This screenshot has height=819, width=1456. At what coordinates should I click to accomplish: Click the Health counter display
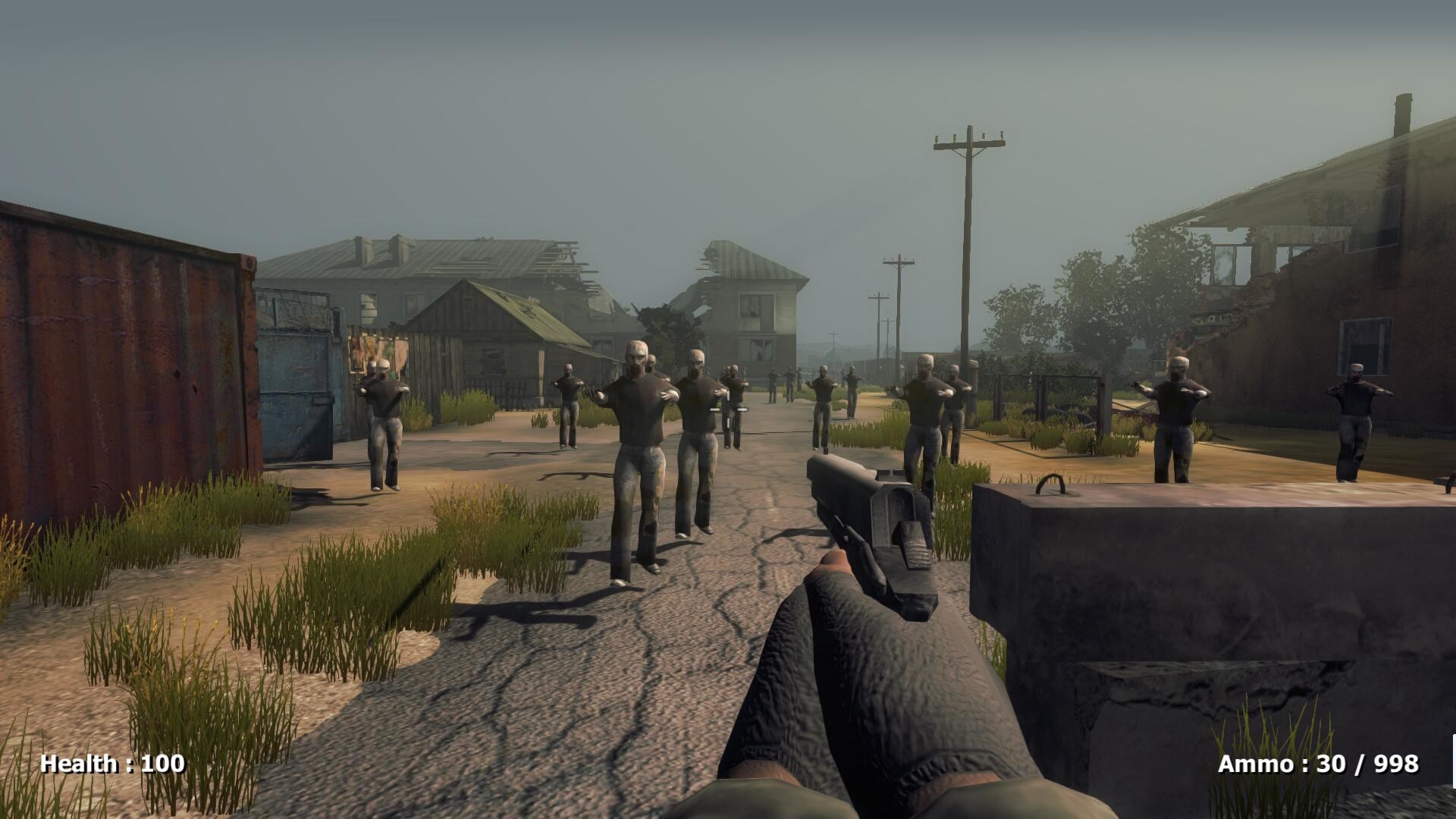click(x=111, y=764)
